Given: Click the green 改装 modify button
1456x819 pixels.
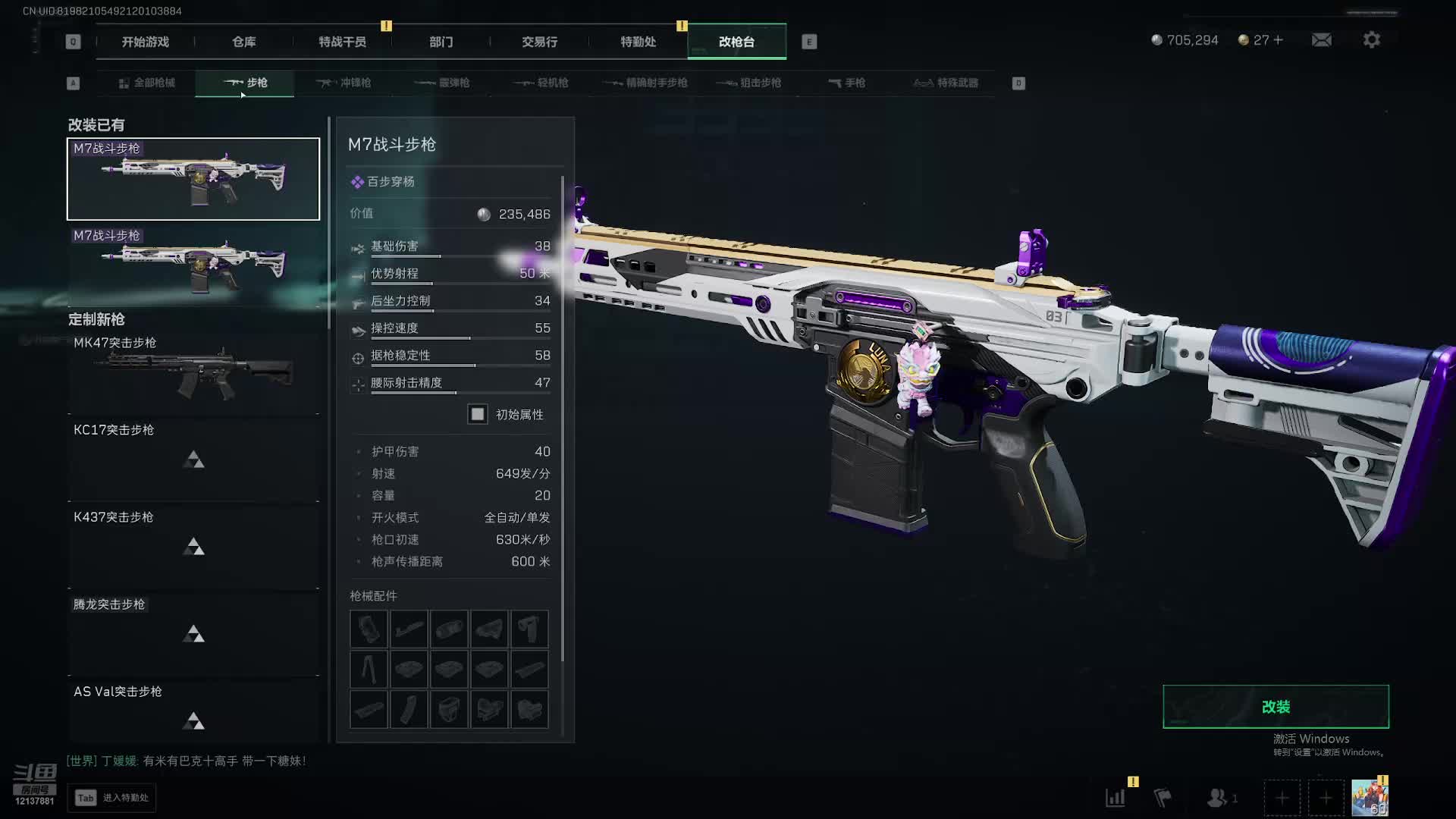Looking at the screenshot, I should 1276,707.
